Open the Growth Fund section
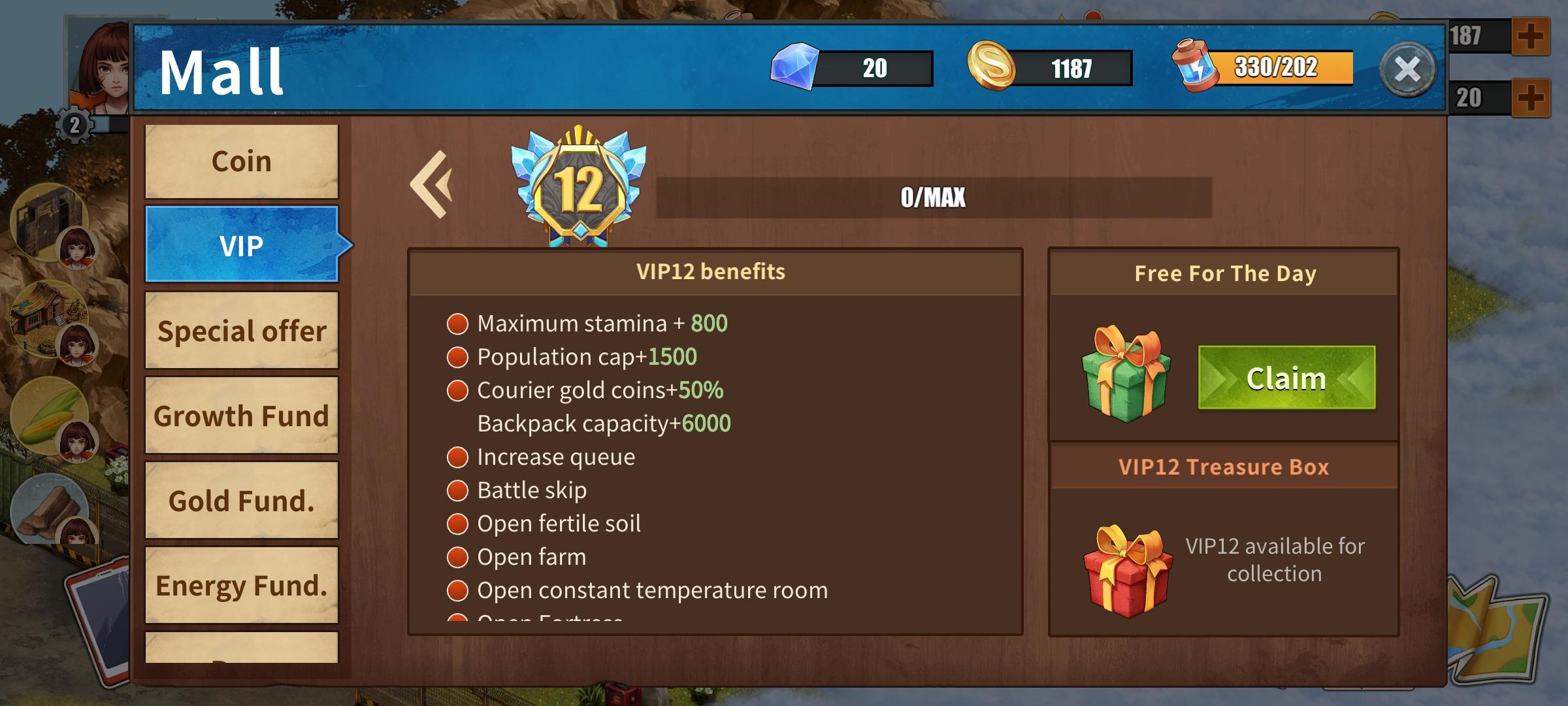 tap(240, 415)
